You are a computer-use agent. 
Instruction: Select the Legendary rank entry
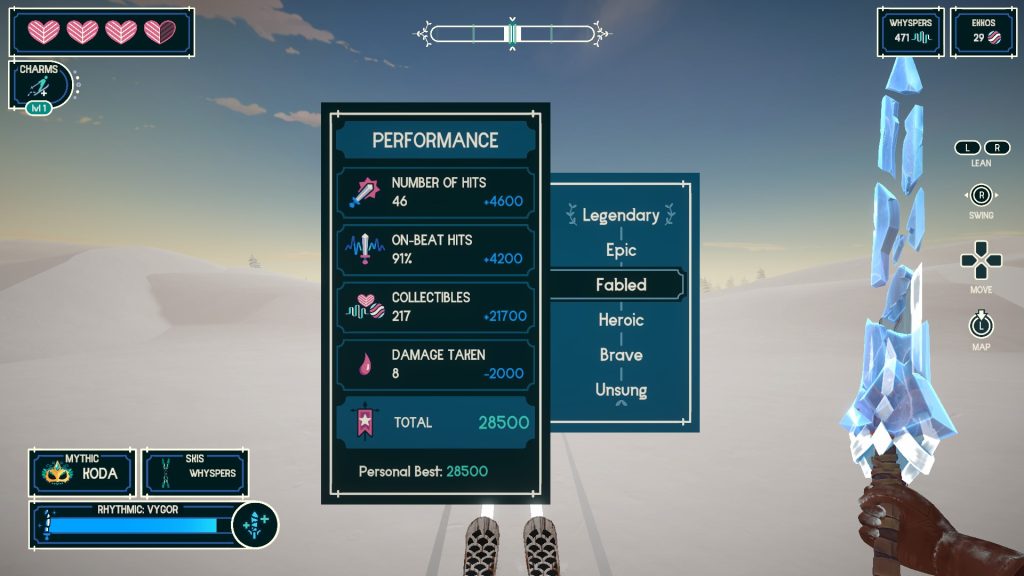click(x=621, y=215)
